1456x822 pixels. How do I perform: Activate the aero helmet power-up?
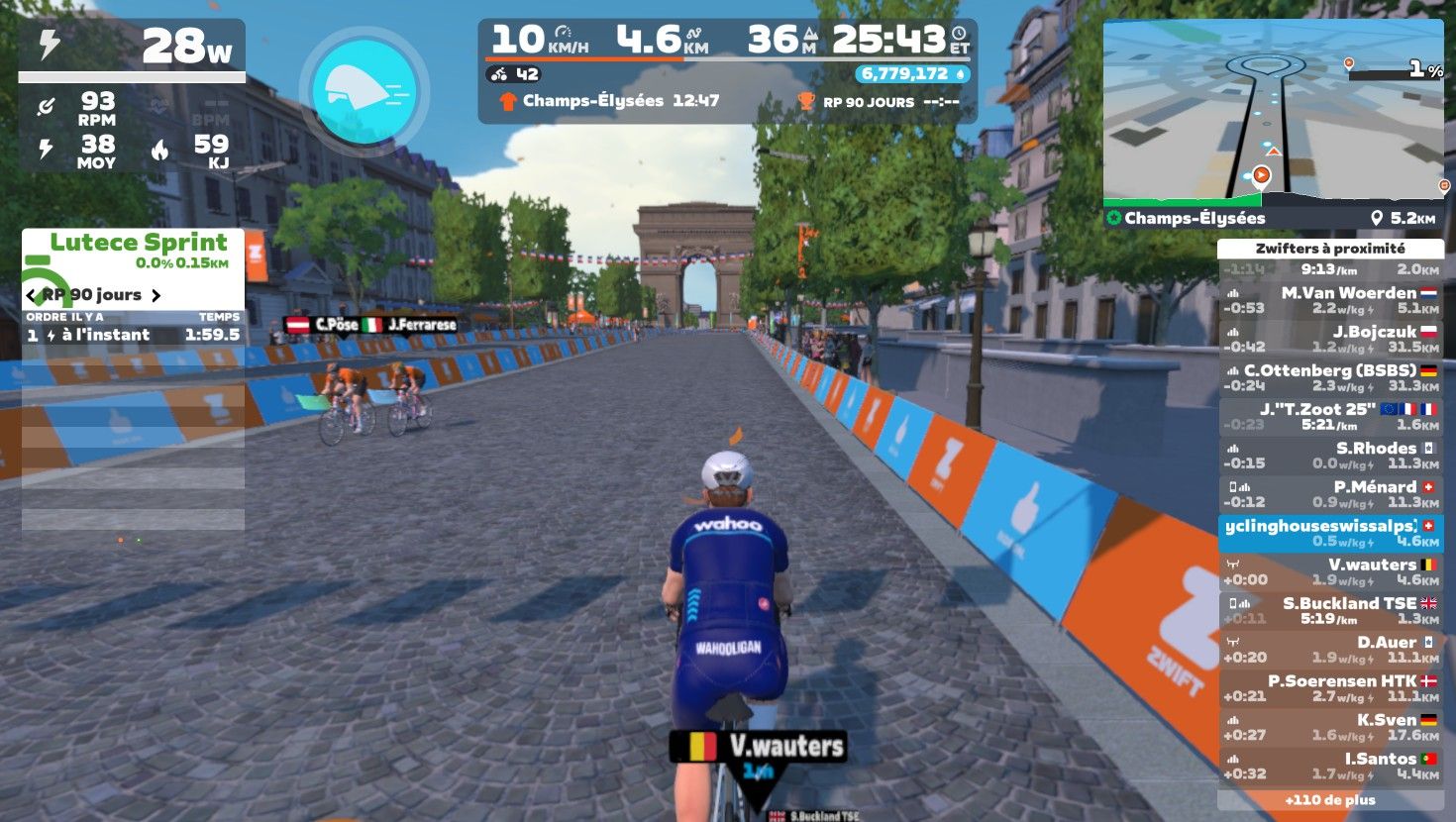[x=364, y=91]
